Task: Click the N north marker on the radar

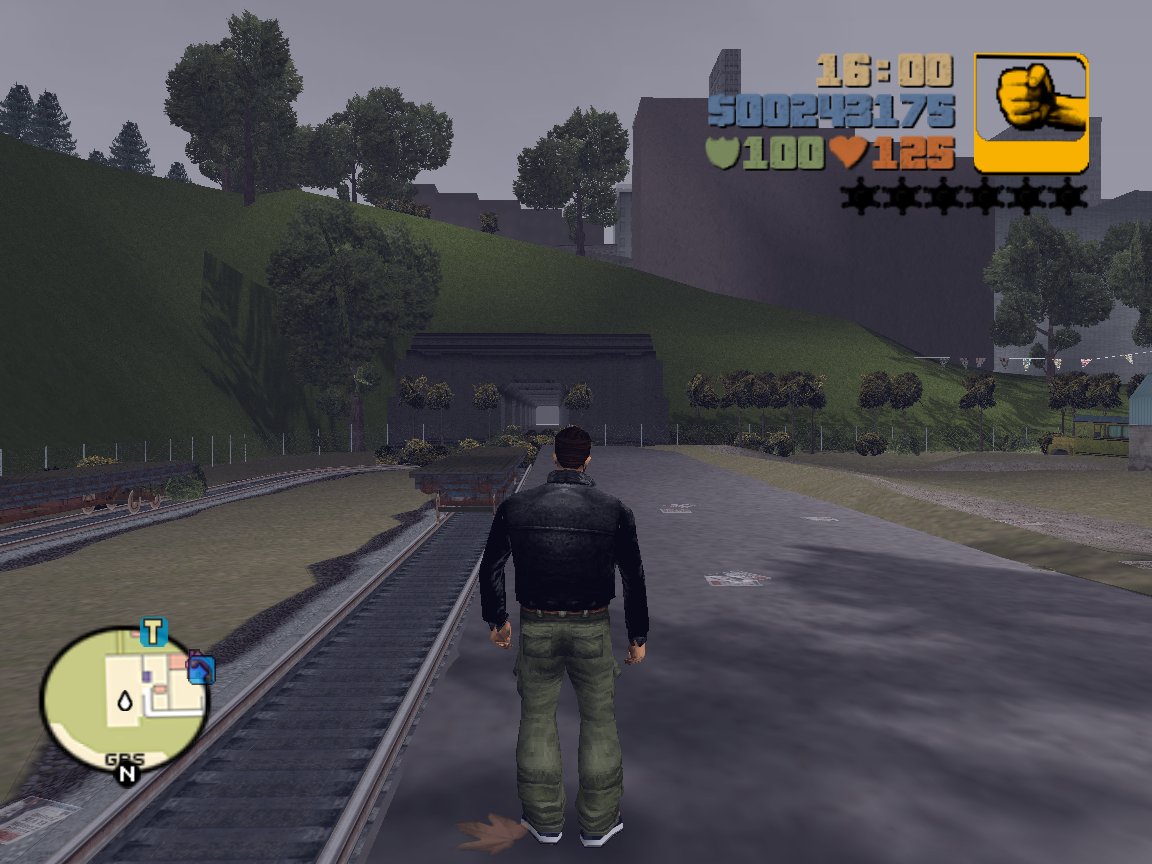Action: click(x=127, y=773)
